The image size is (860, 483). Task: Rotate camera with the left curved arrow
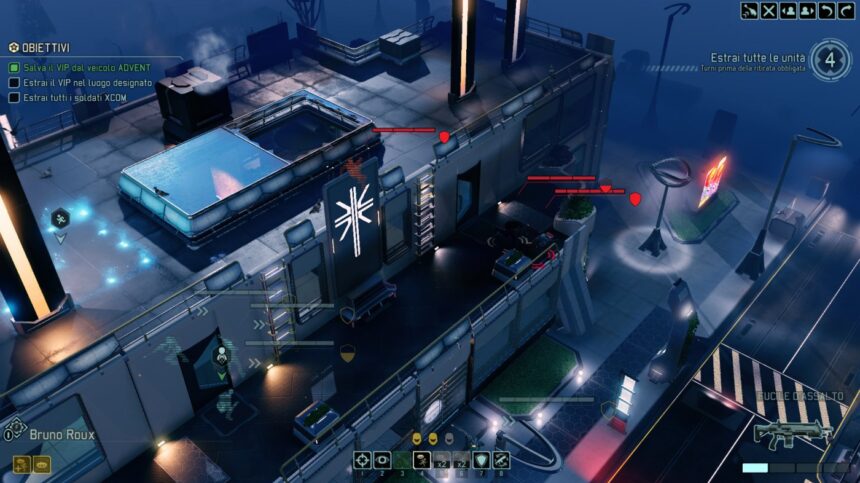826,11
